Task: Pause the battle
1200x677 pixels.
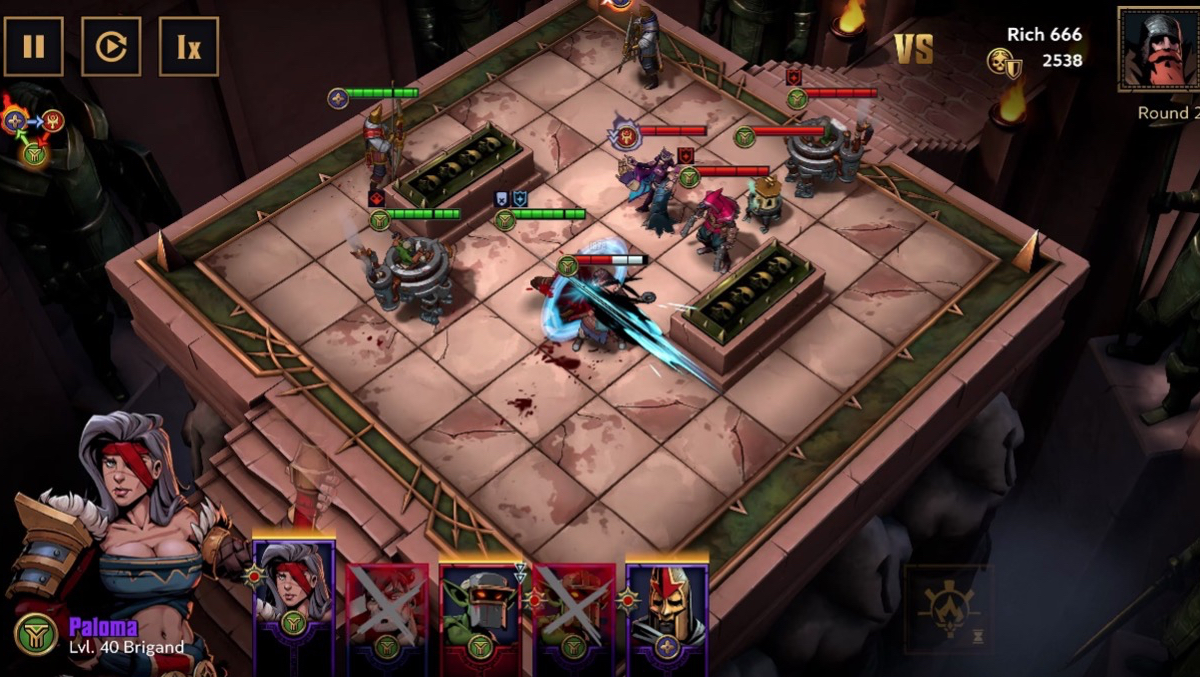Action: point(33,46)
